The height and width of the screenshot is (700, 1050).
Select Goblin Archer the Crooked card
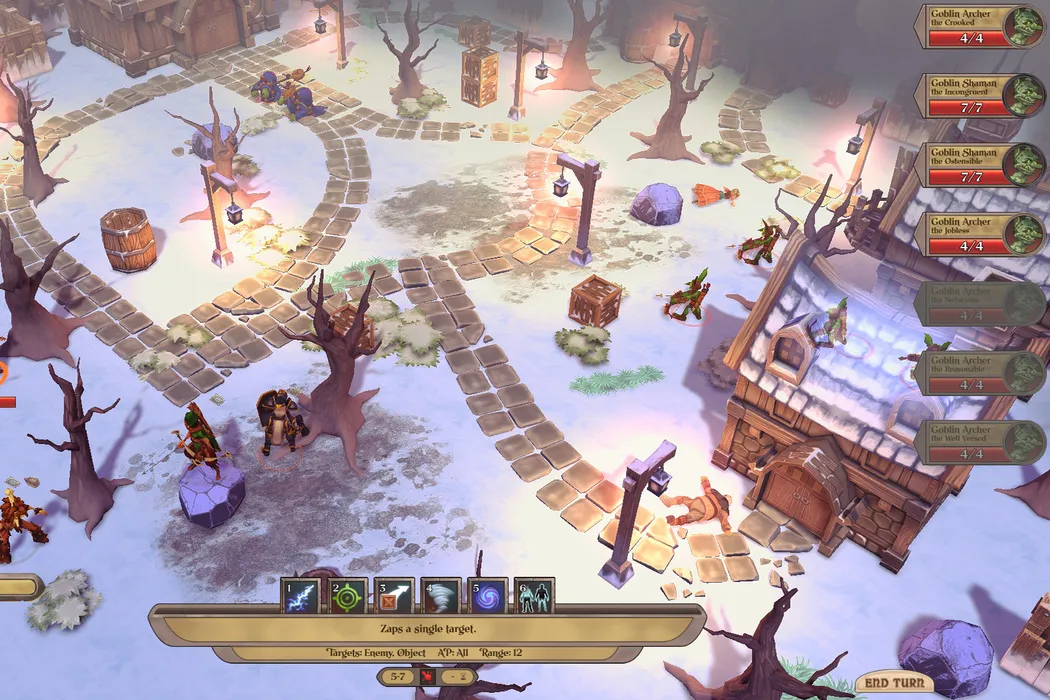pos(975,26)
